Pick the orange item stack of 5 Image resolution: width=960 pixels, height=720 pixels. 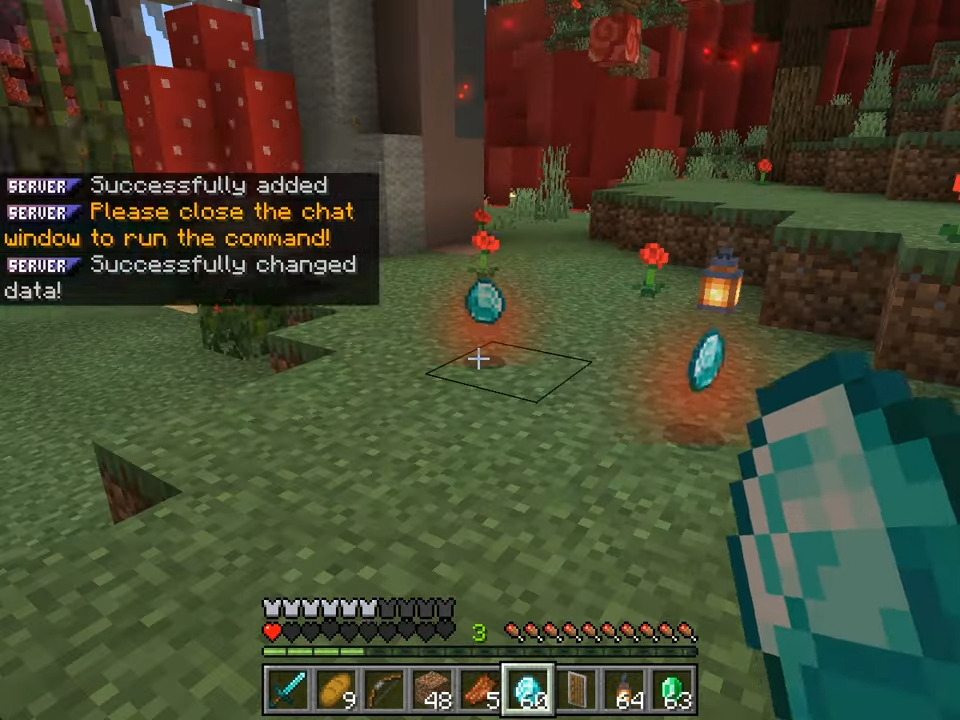click(479, 690)
